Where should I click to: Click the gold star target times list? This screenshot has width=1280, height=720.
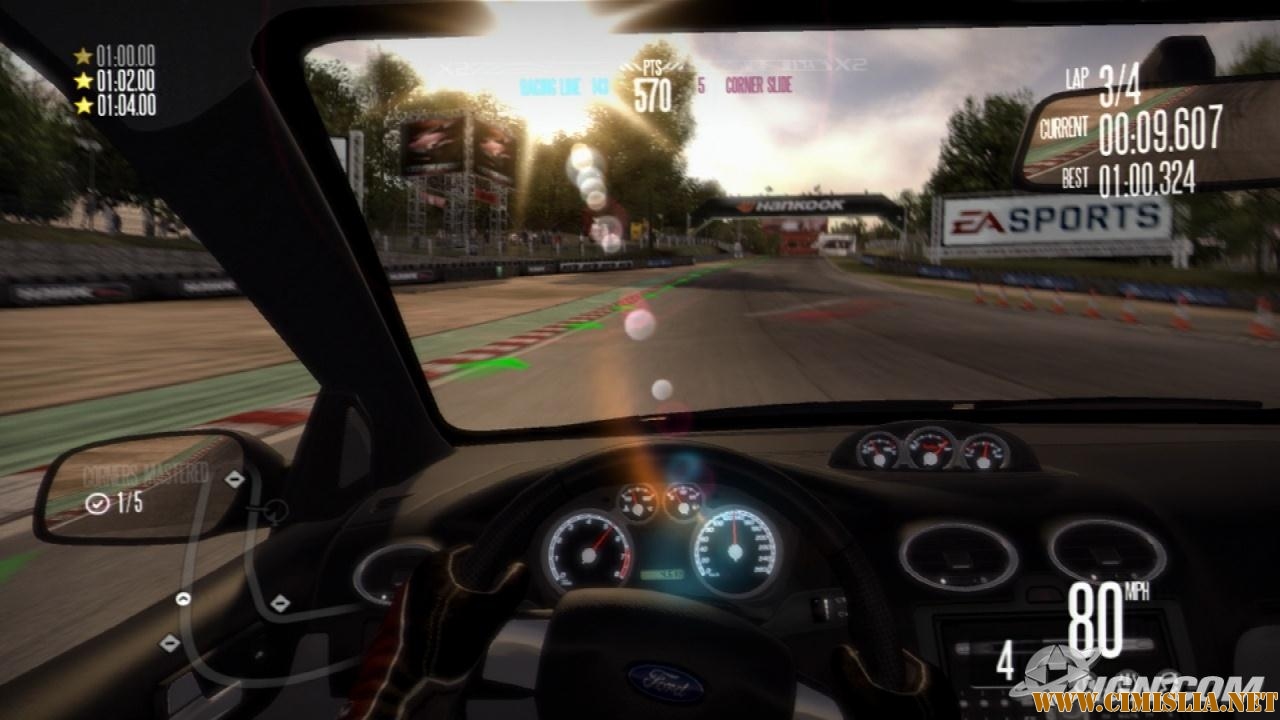click(115, 80)
